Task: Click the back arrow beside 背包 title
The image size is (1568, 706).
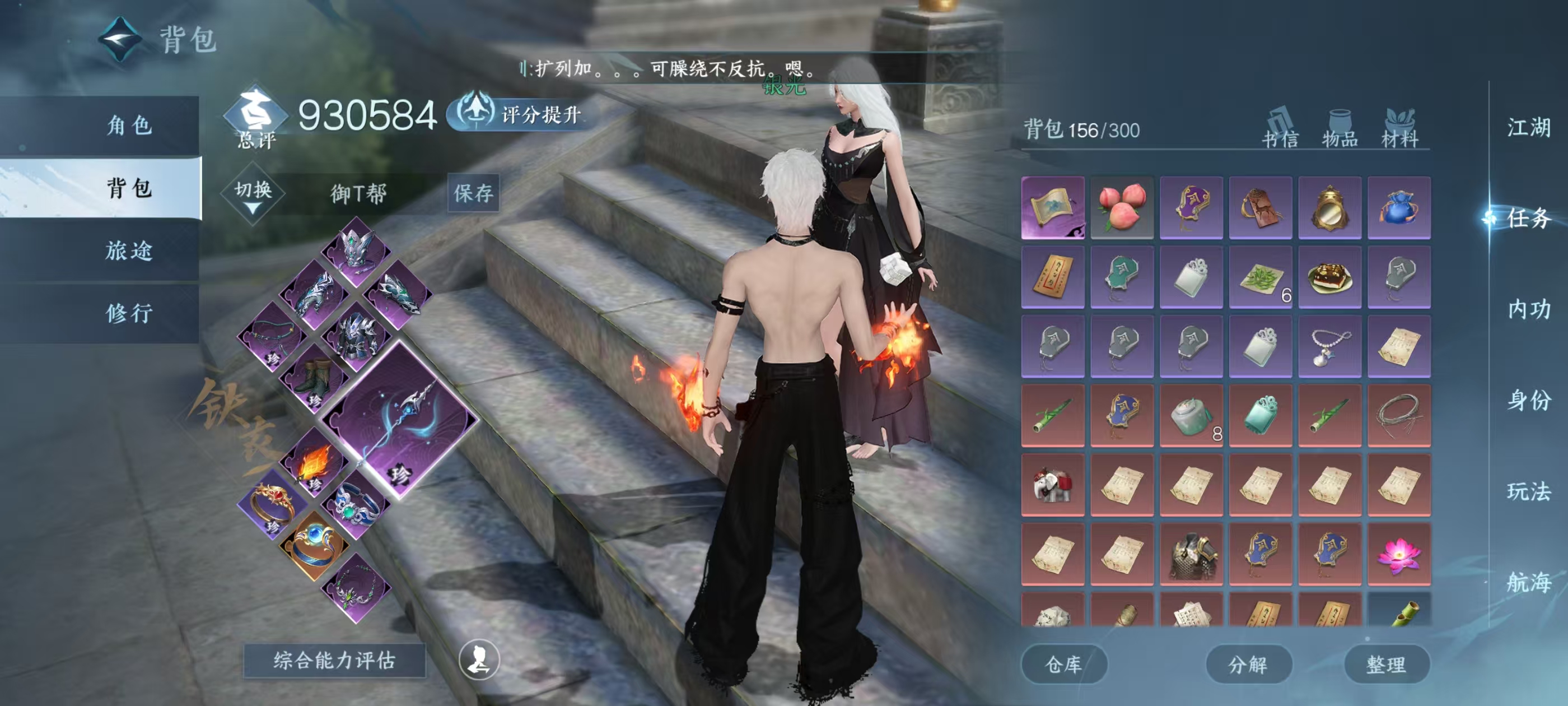Action: pyautogui.click(x=120, y=40)
